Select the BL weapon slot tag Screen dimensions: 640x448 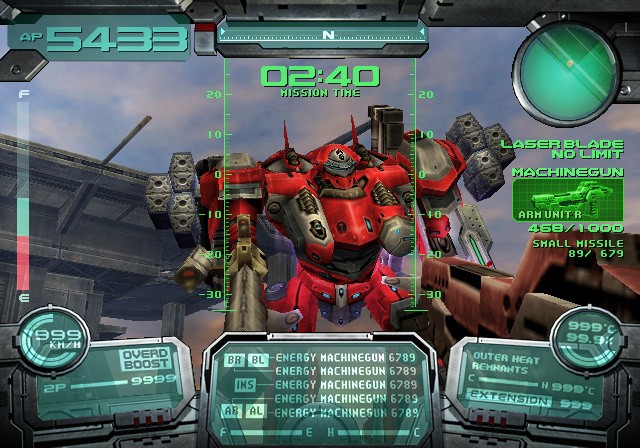(258, 357)
